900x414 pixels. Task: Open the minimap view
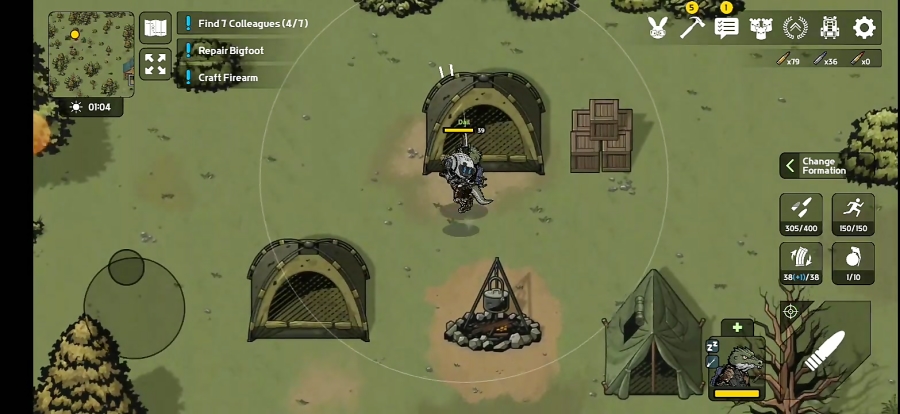[x=91, y=54]
